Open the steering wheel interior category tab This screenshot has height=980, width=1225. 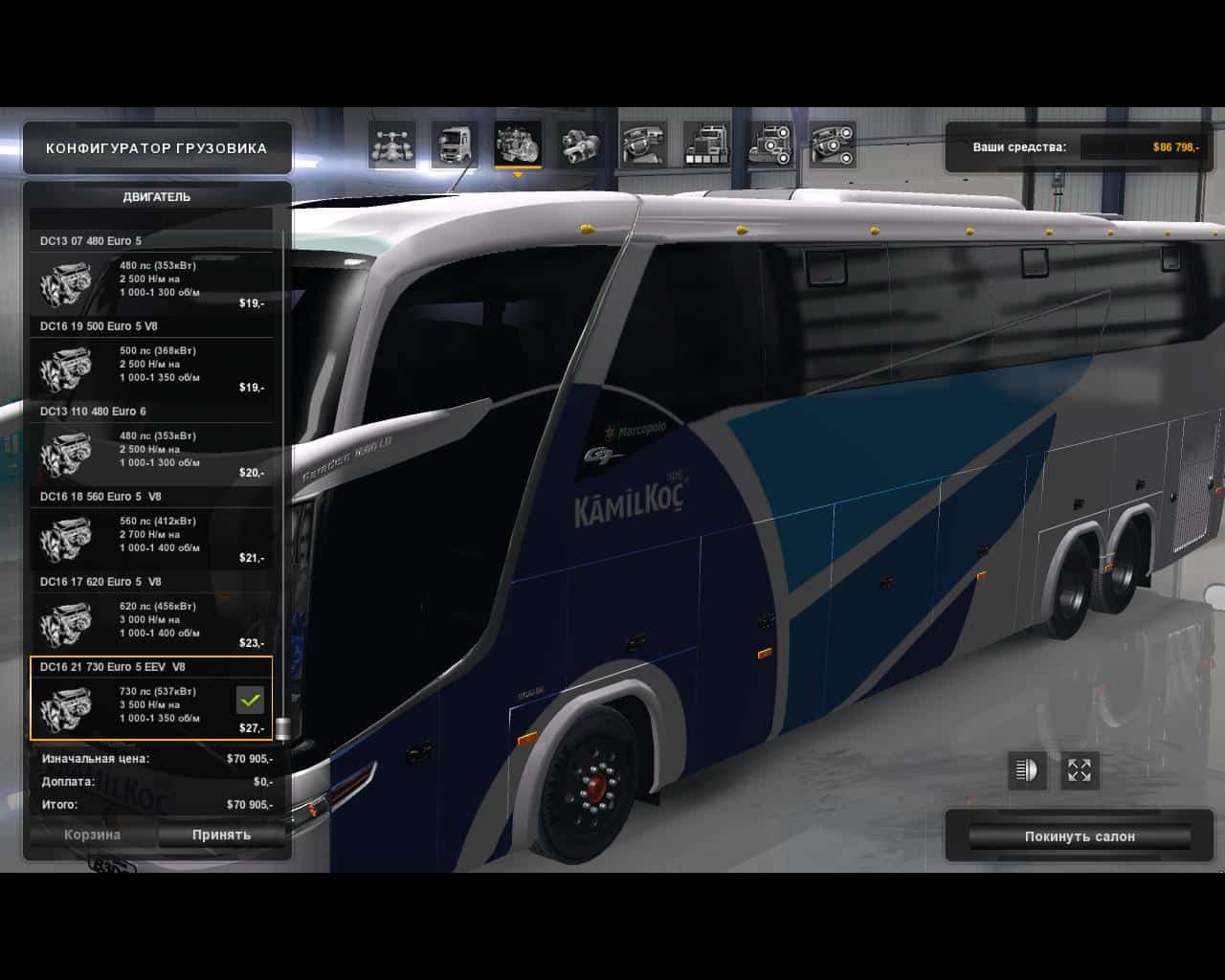pyautogui.click(x=643, y=145)
